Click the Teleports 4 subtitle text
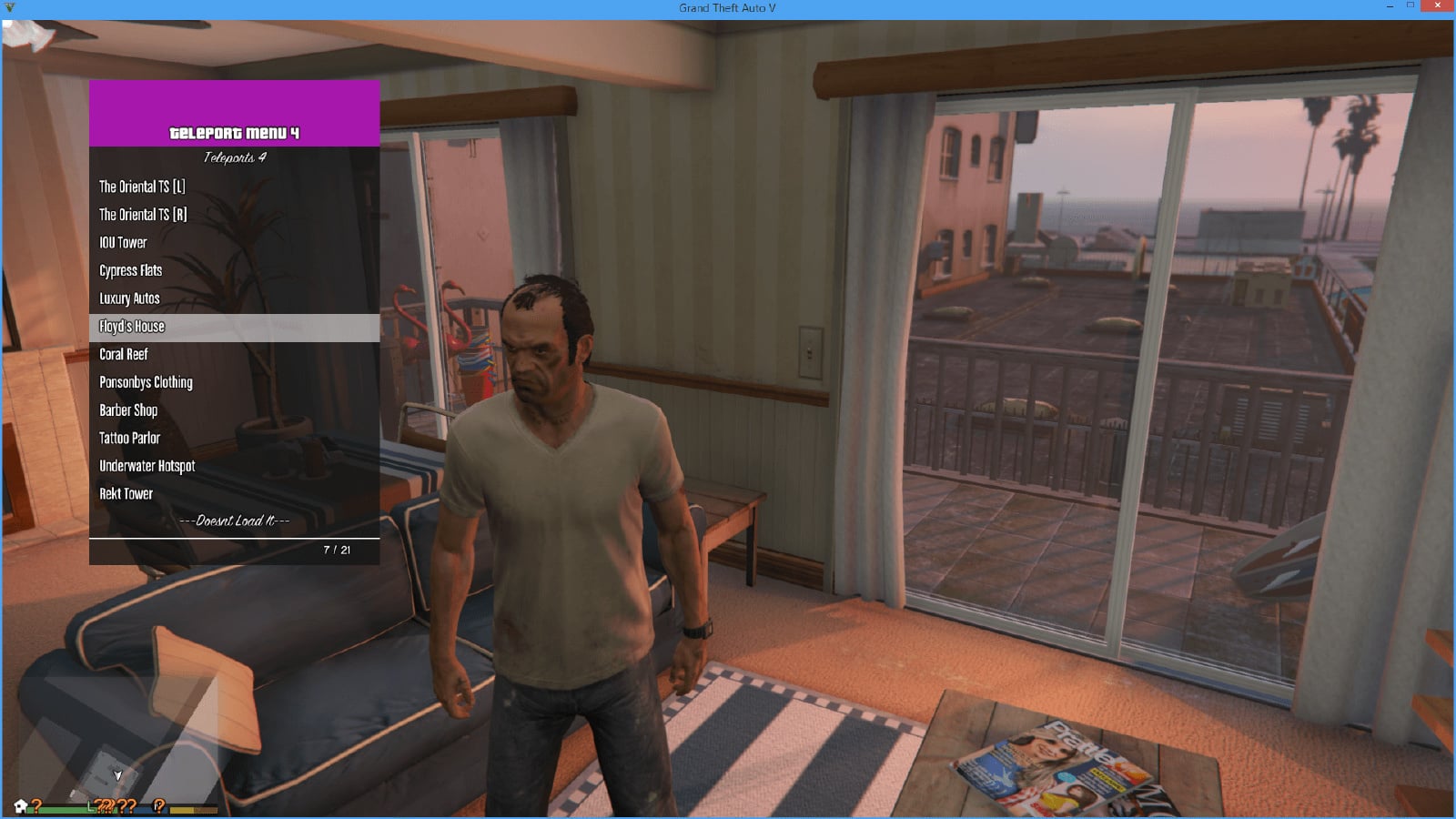The image size is (1456, 819). click(x=233, y=156)
